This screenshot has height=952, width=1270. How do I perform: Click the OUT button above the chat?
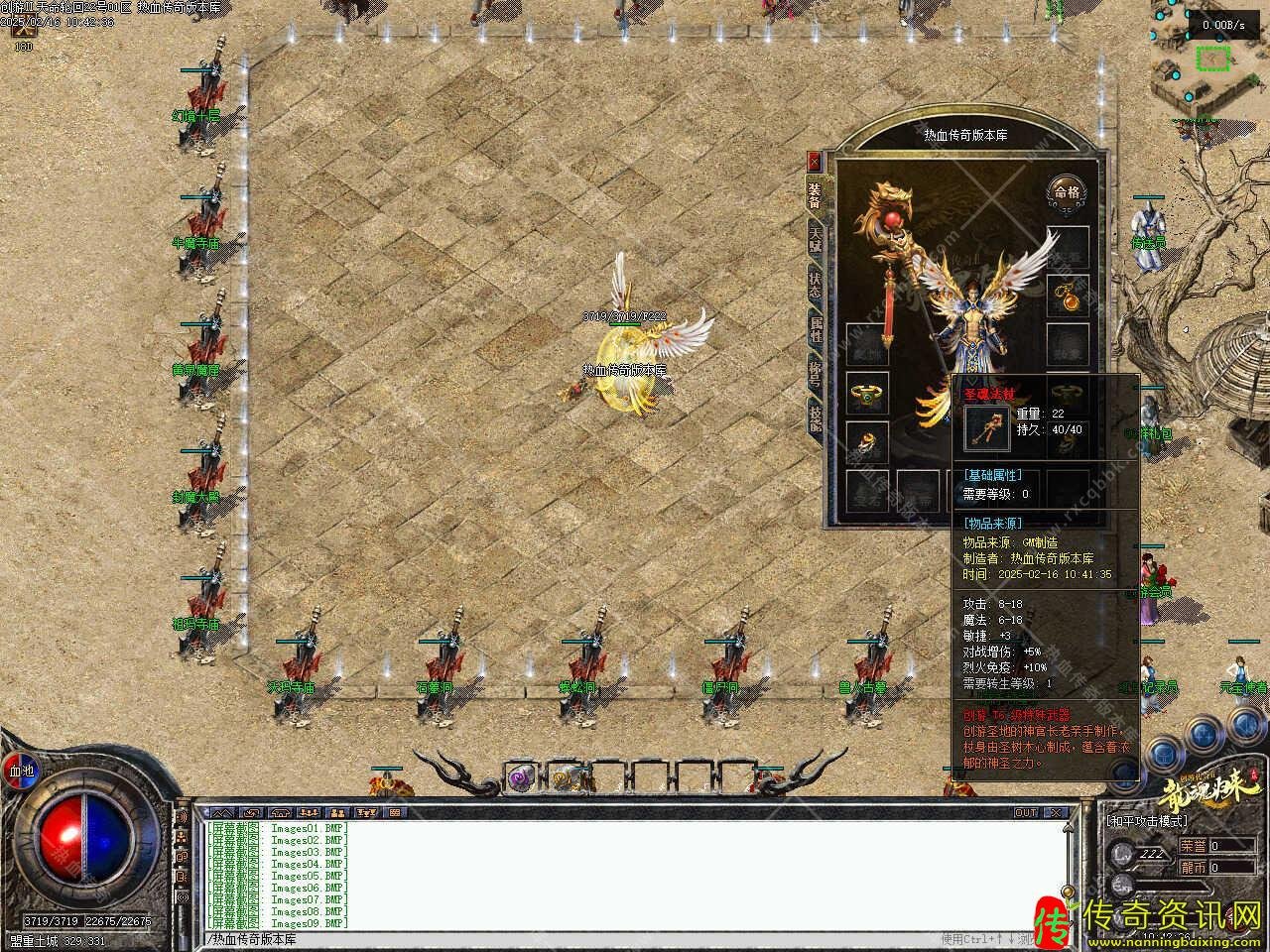point(1025,812)
